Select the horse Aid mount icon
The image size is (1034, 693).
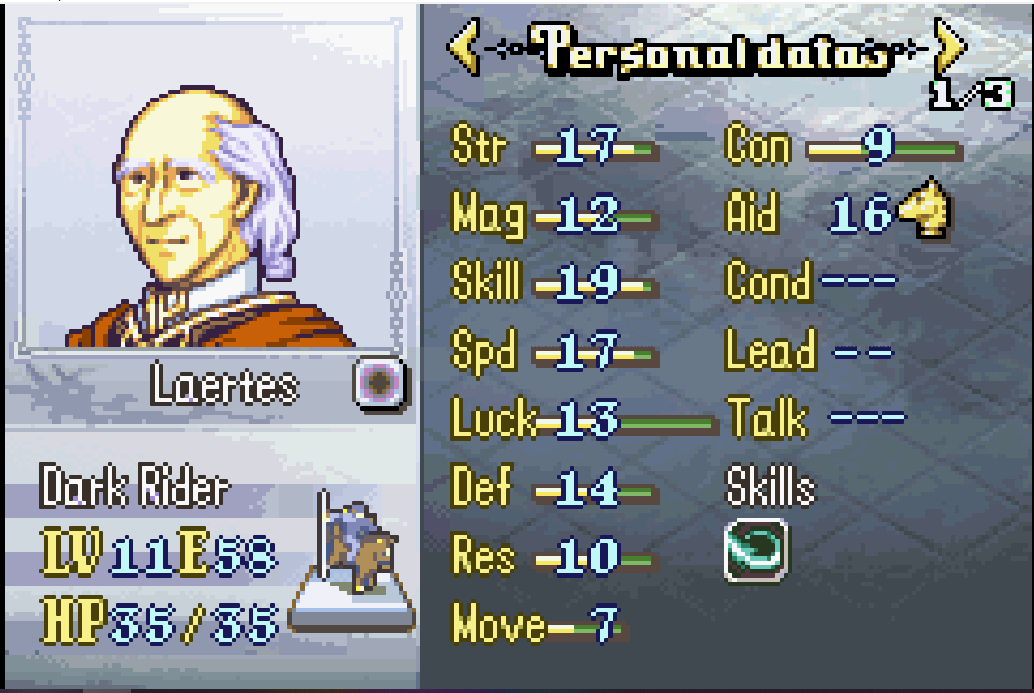[925, 209]
